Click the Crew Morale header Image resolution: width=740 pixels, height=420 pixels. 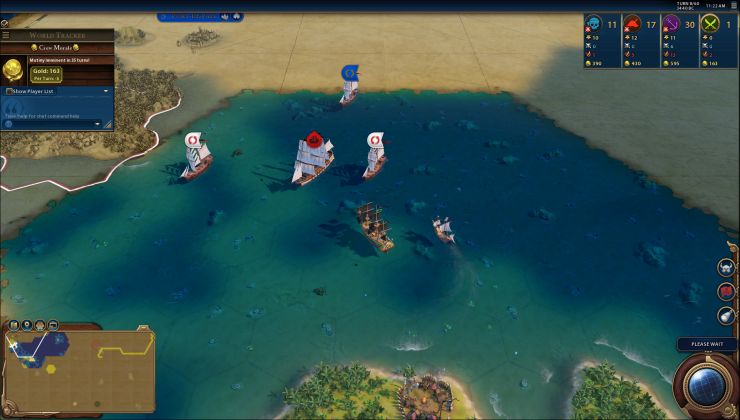coord(57,47)
